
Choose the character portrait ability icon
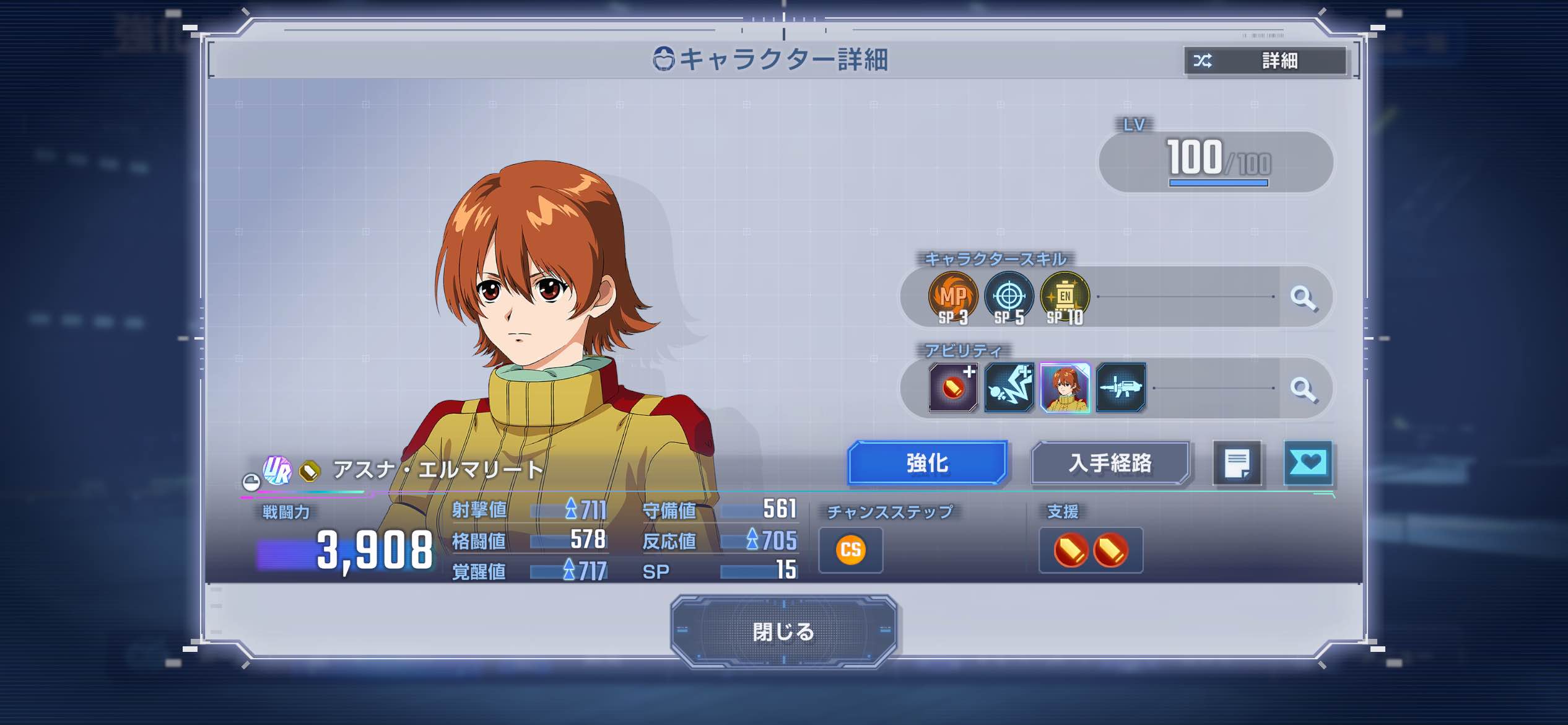click(1065, 389)
